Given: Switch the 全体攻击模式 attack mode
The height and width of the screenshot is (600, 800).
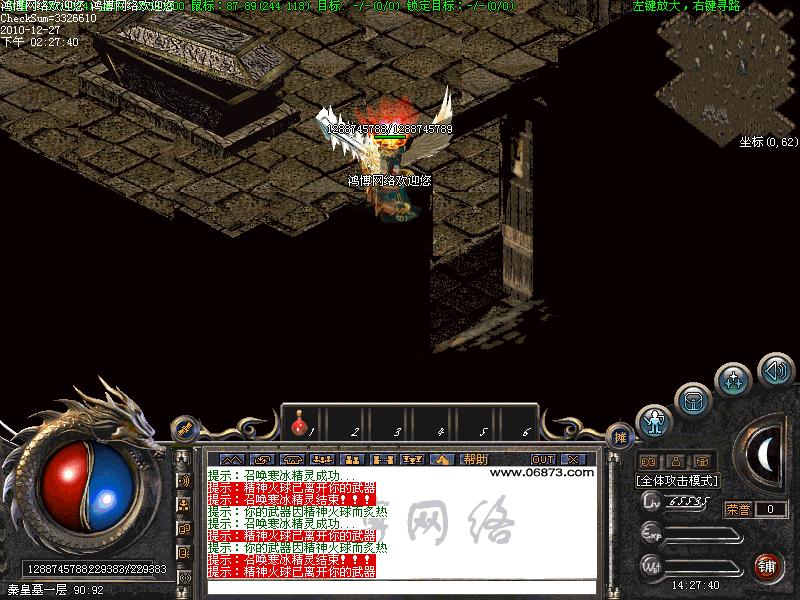Looking at the screenshot, I should pos(677,480).
